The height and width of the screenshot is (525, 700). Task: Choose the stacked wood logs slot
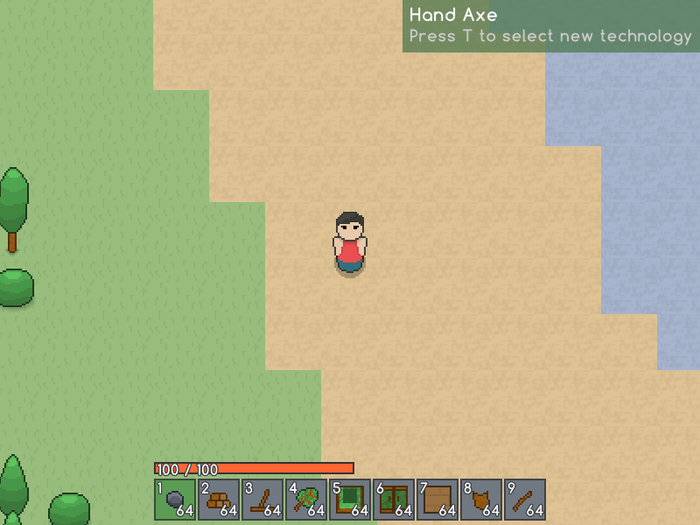pyautogui.click(x=218, y=499)
